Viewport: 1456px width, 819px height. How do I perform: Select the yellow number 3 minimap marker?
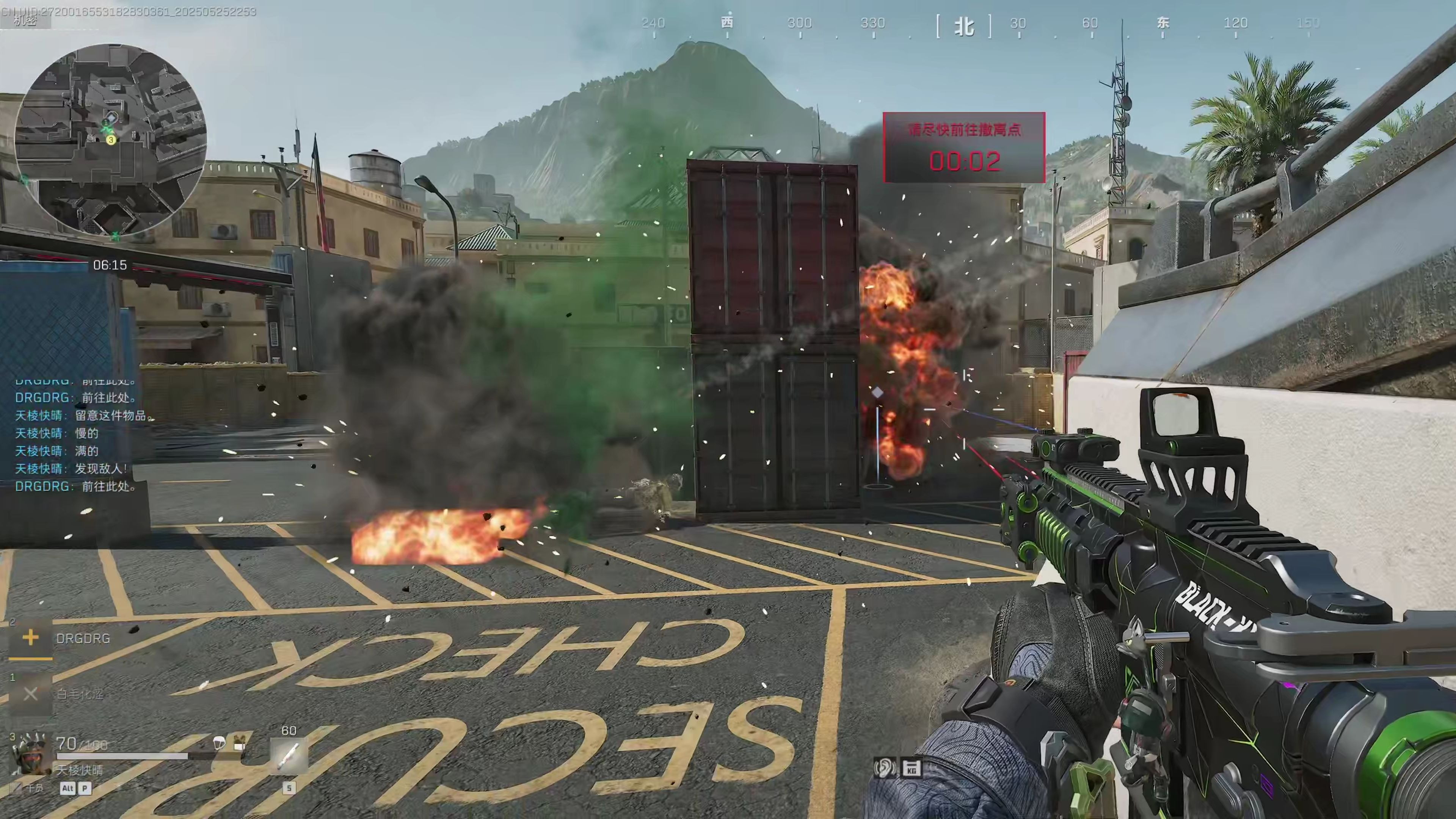(x=111, y=140)
